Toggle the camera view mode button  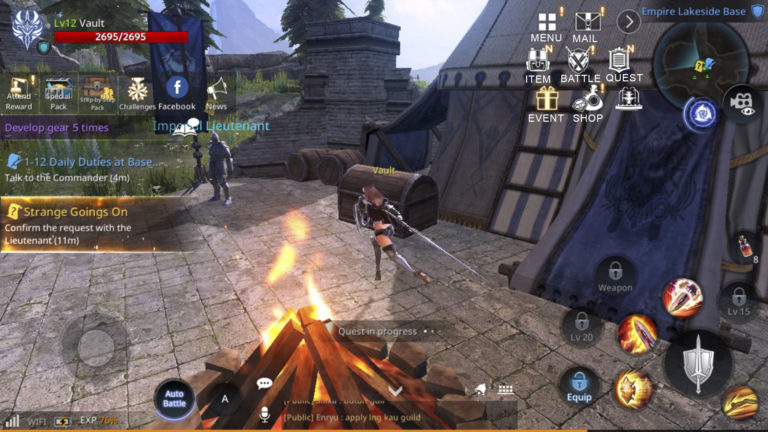coord(741,102)
